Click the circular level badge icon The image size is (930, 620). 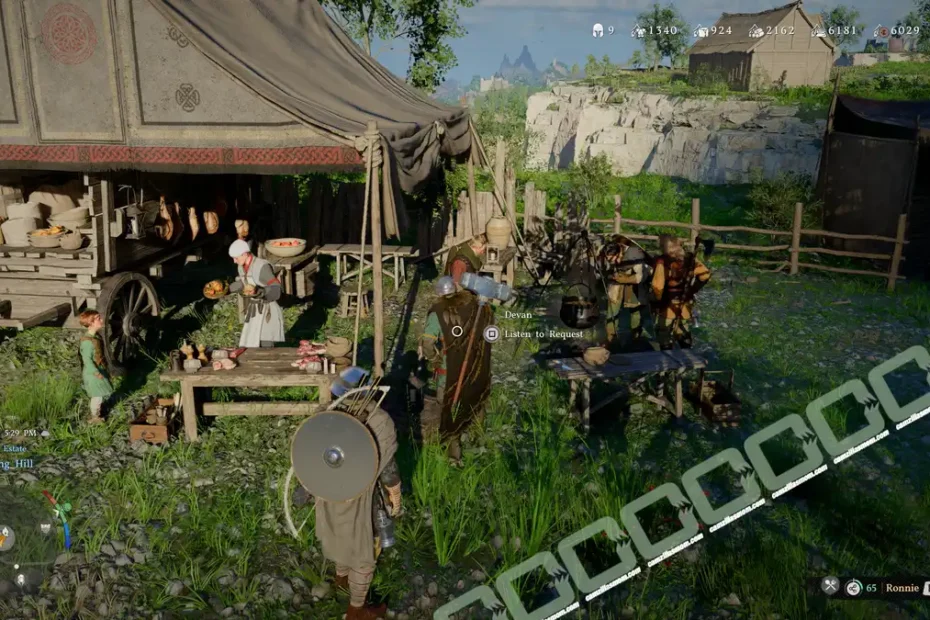click(854, 588)
